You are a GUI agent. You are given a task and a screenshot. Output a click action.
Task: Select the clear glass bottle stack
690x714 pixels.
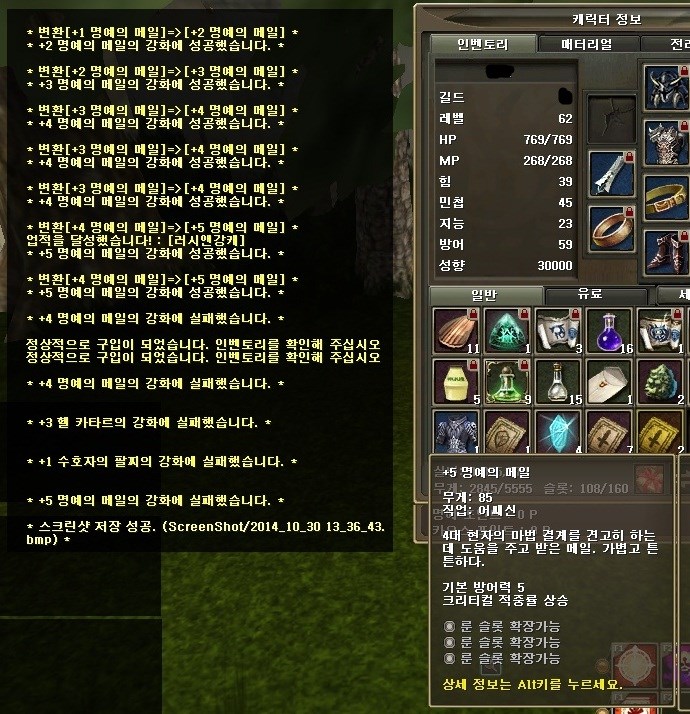click(558, 382)
